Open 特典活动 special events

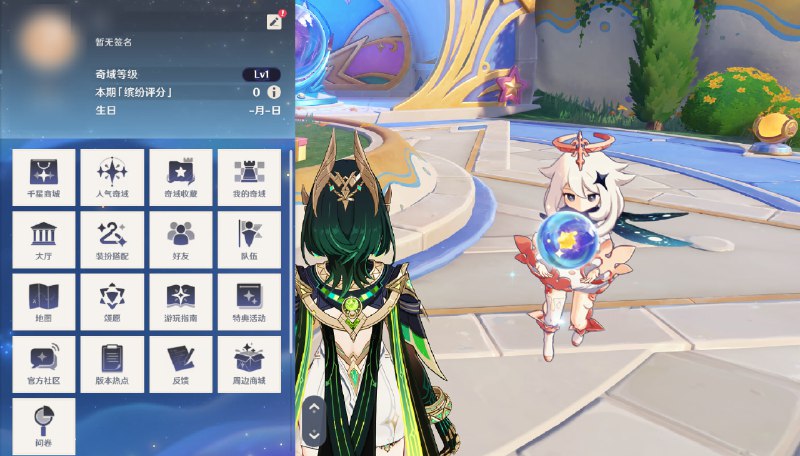point(249,302)
